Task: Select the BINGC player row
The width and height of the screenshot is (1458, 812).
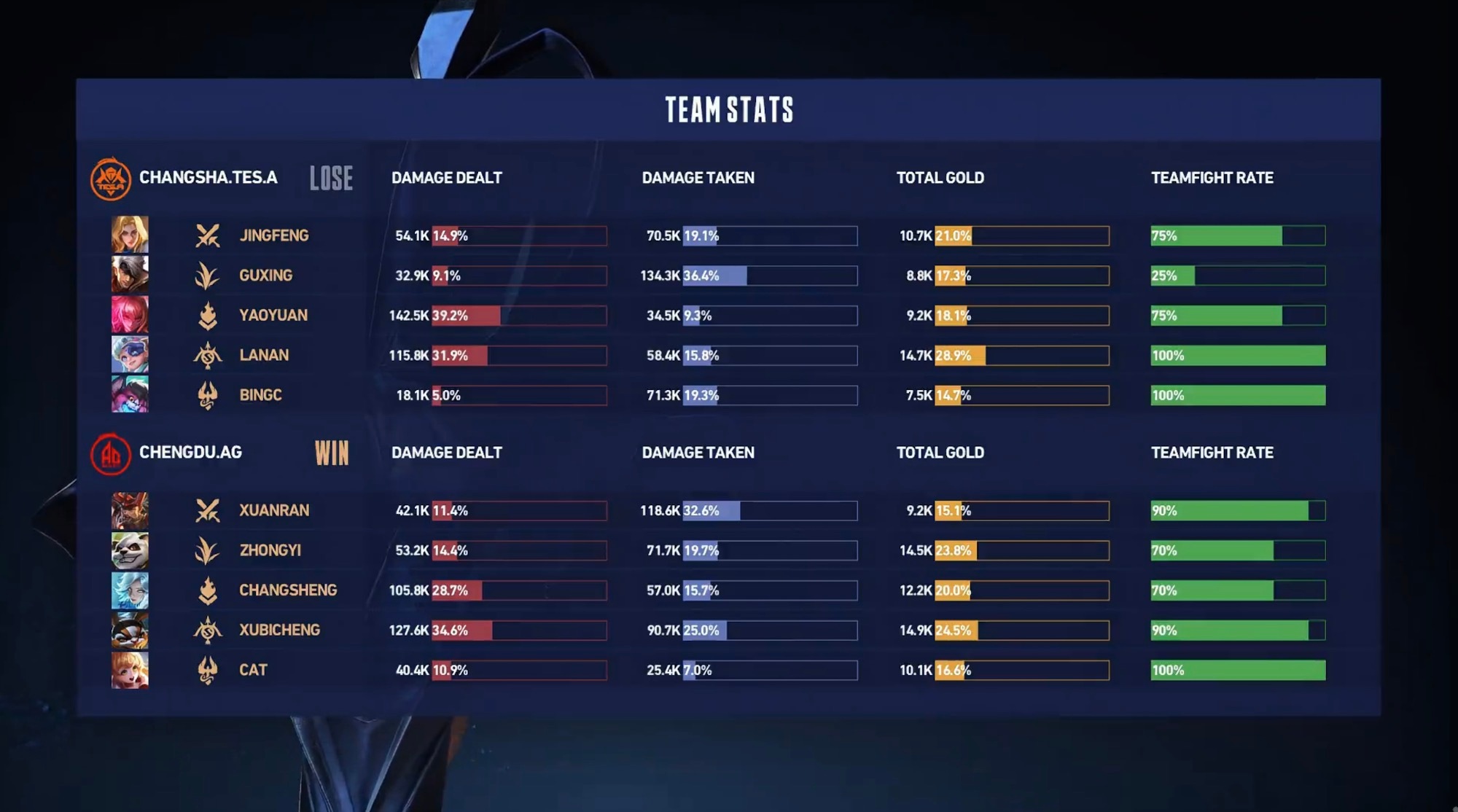Action: (x=260, y=395)
